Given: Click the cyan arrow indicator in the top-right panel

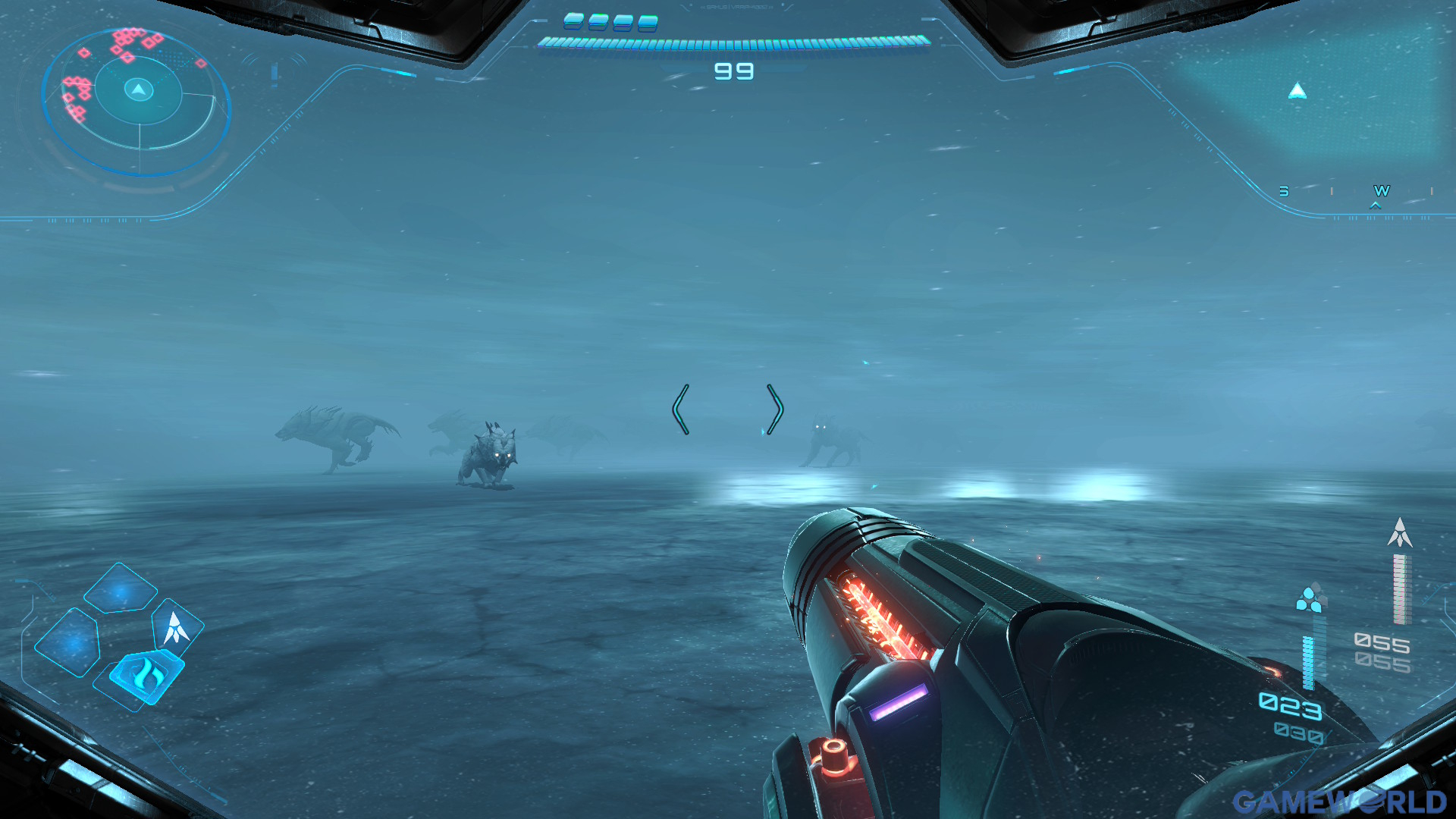Looking at the screenshot, I should click(x=1298, y=93).
